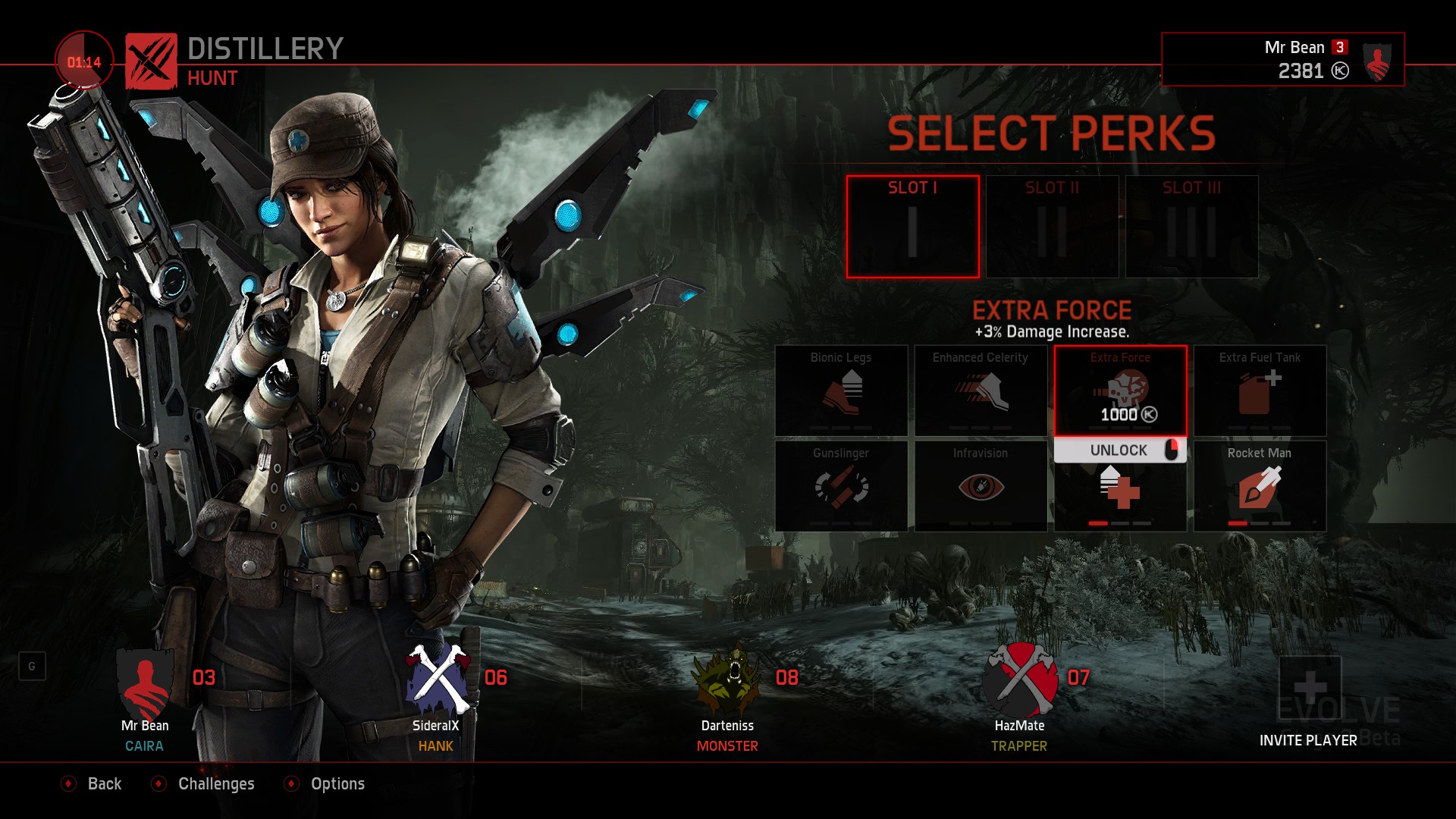Image resolution: width=1456 pixels, height=819 pixels.
Task: Pick the Infravision perk
Action: [981, 486]
